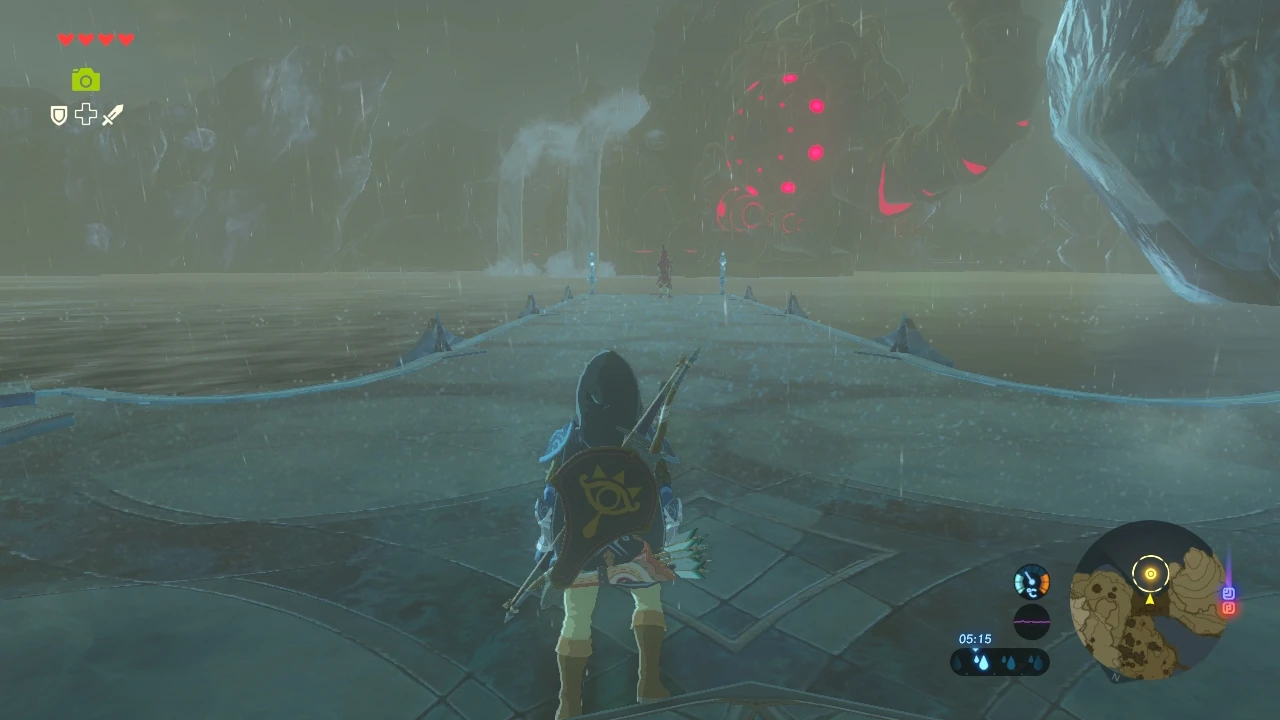The image size is (1280, 720).
Task: Click the first red heart in the health bar
Action: [64, 39]
